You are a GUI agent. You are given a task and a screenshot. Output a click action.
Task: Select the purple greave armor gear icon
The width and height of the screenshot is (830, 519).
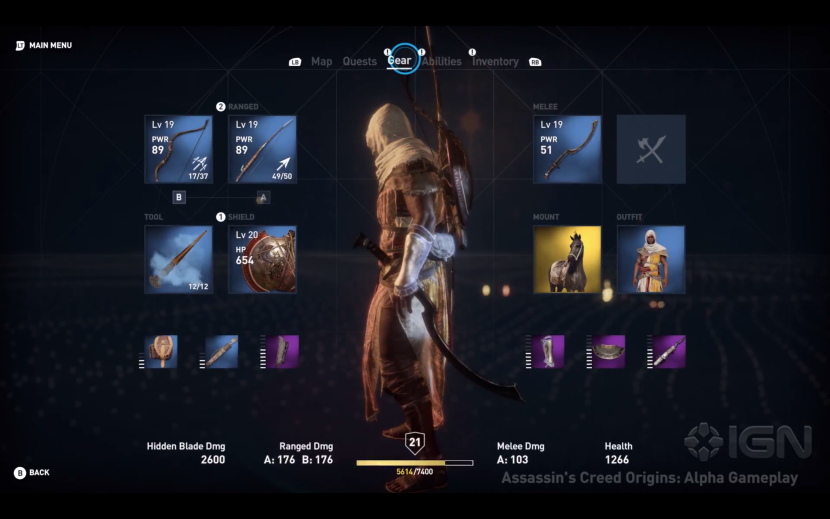(548, 351)
